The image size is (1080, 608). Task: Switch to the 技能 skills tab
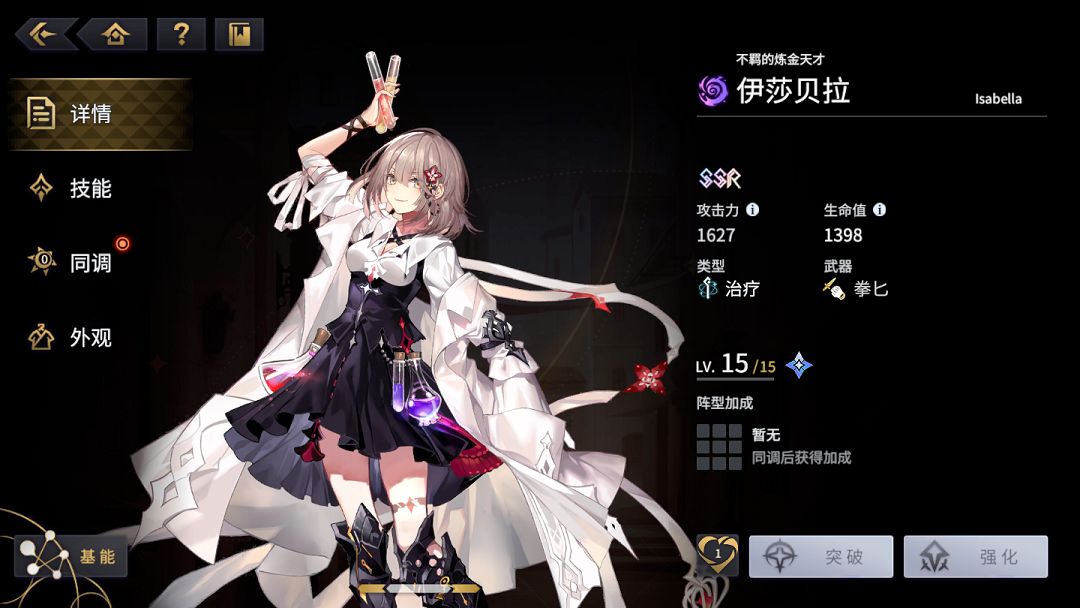pyautogui.click(x=88, y=188)
